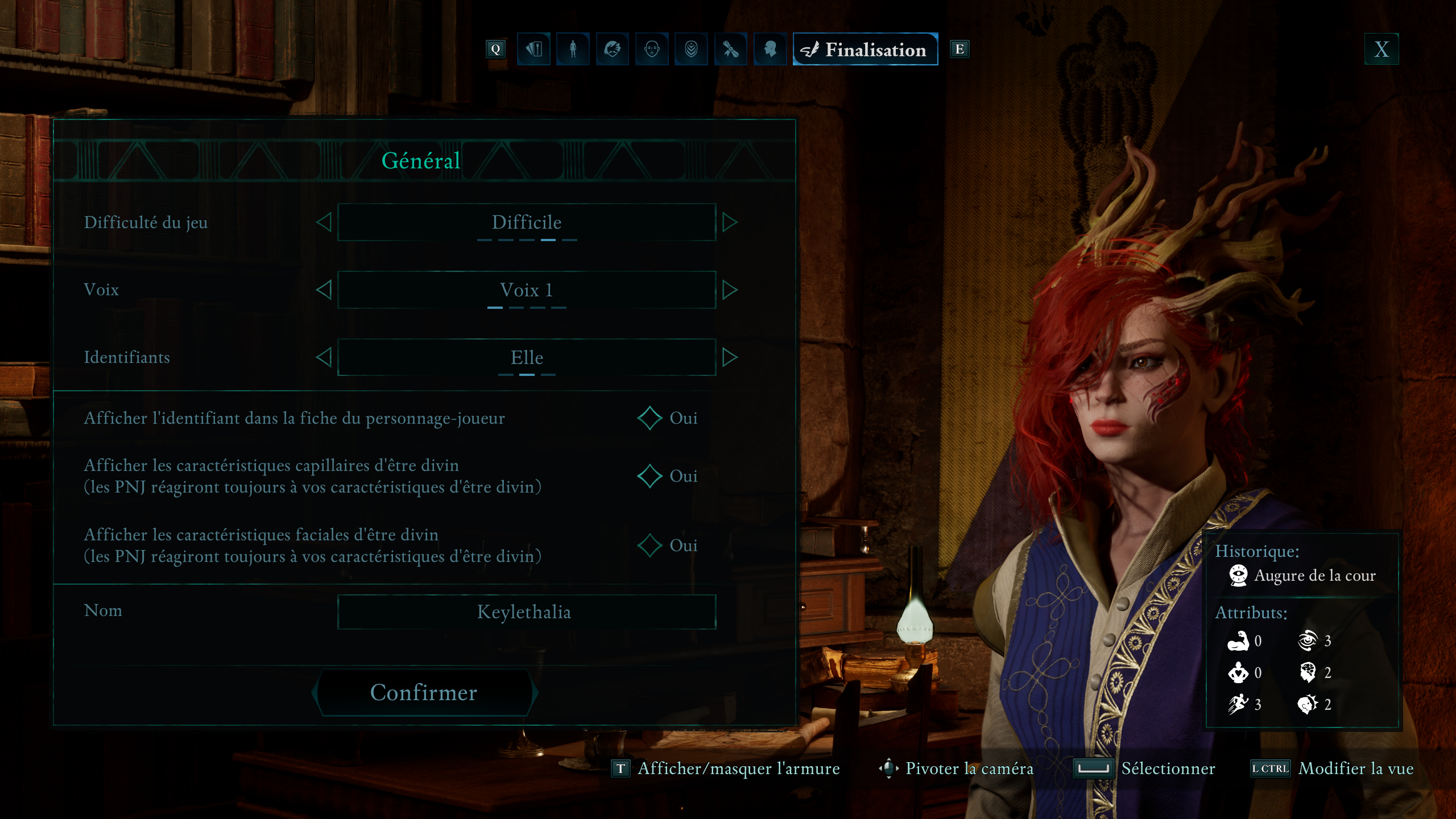Toggle showing identifier in character sheet
This screenshot has width=1456, height=819.
pyautogui.click(x=650, y=419)
